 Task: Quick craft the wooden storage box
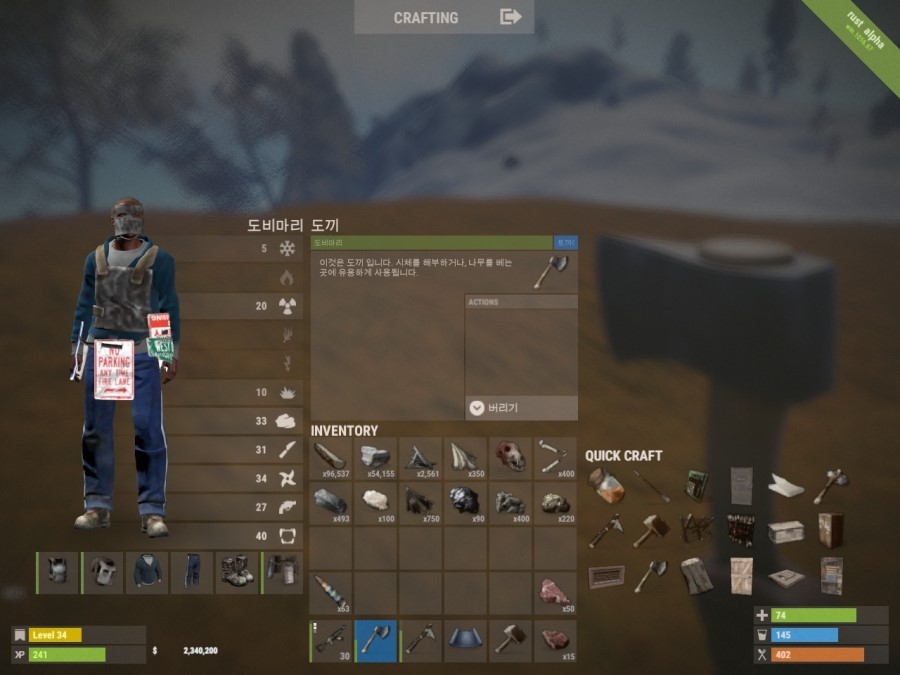pos(786,531)
